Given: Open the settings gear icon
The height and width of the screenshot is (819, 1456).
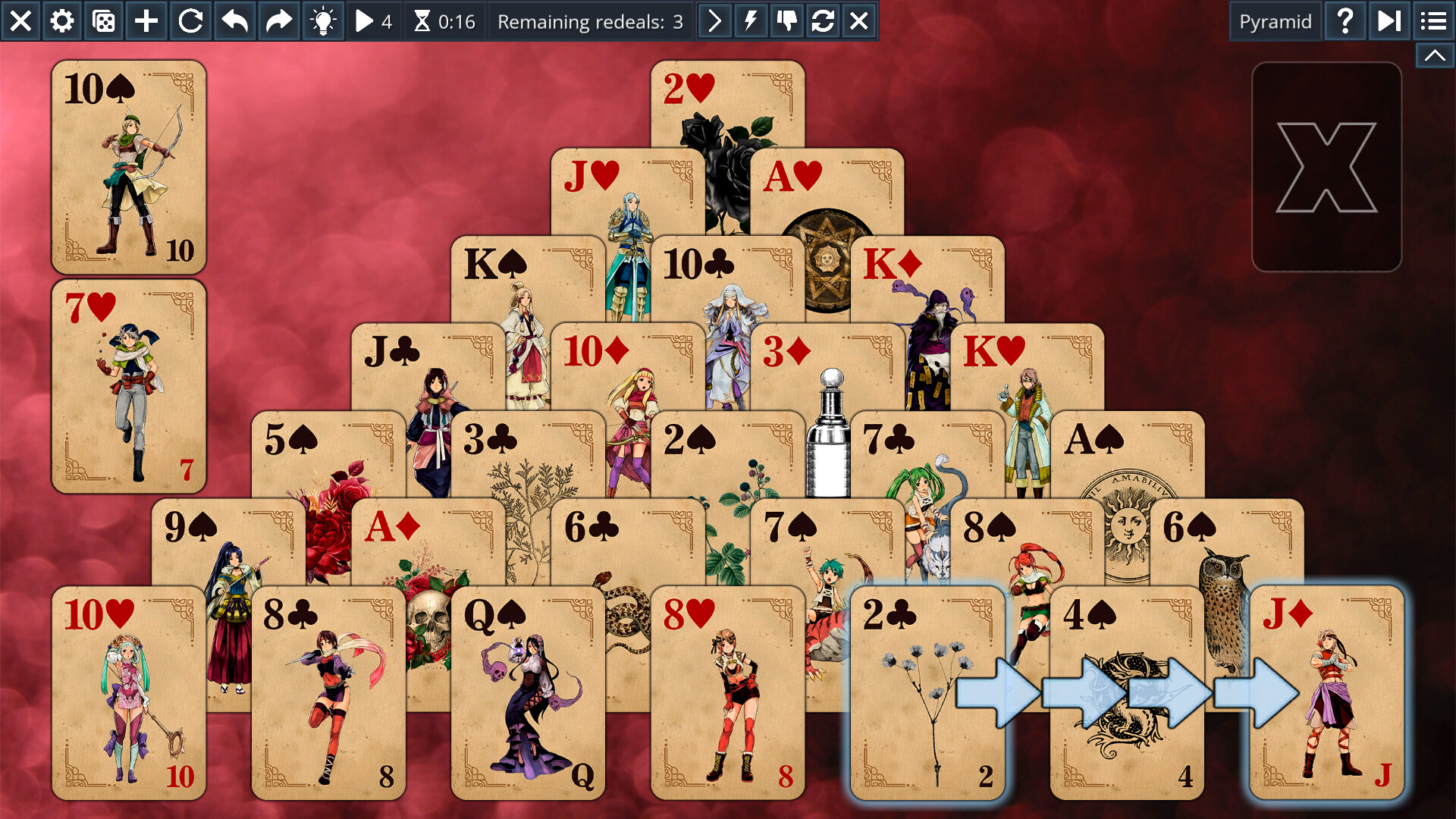Looking at the screenshot, I should click(x=62, y=20).
